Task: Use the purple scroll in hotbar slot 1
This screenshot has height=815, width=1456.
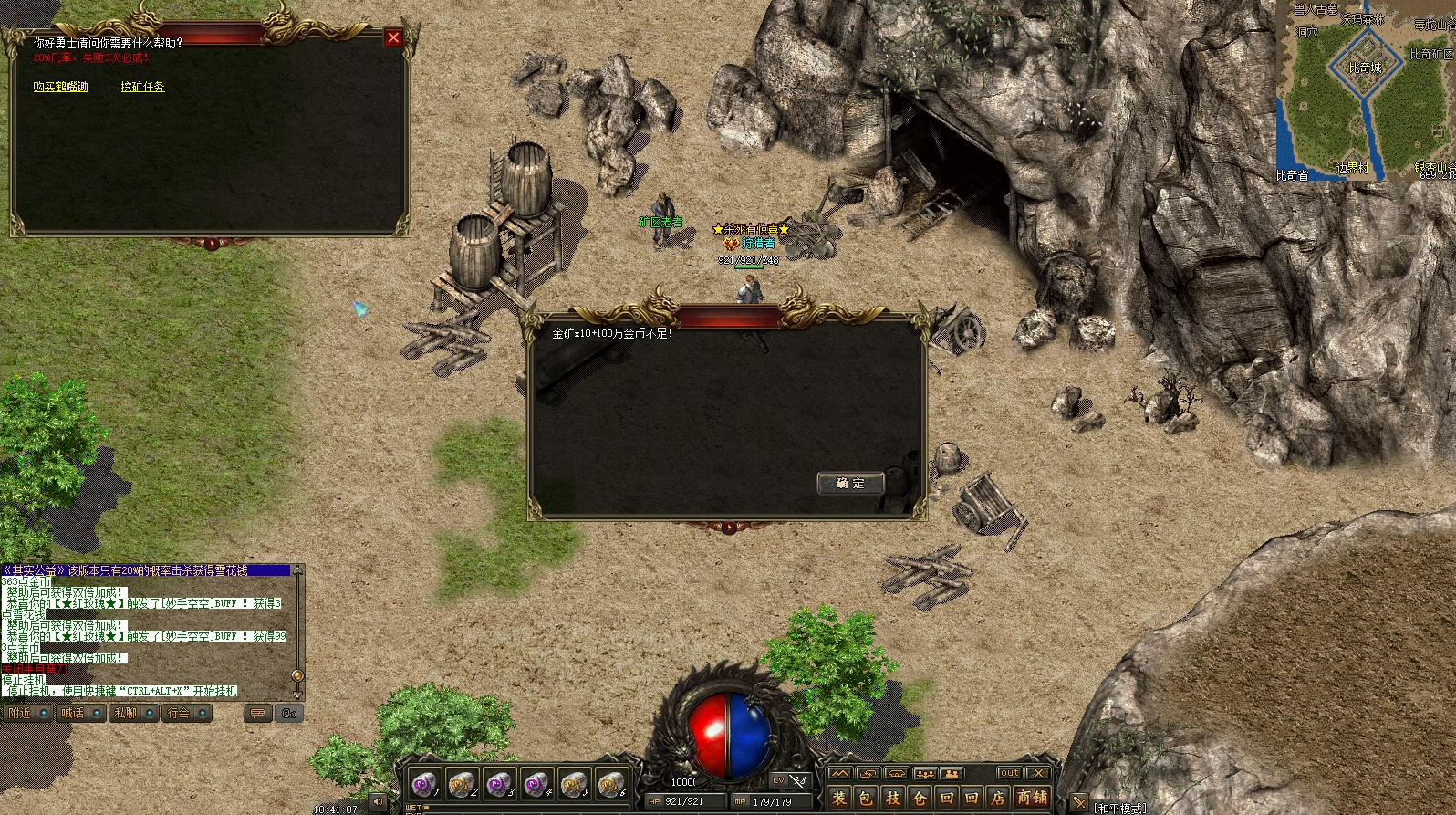Action: click(423, 784)
